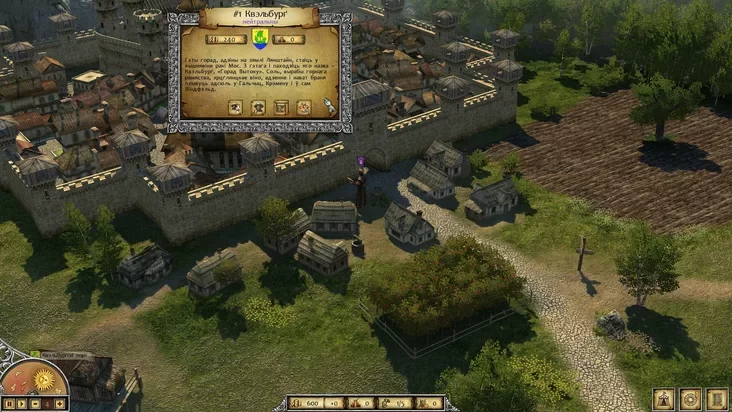This screenshot has width=732, height=412.
Task: Open the round shield menu button
Action: coord(690,399)
